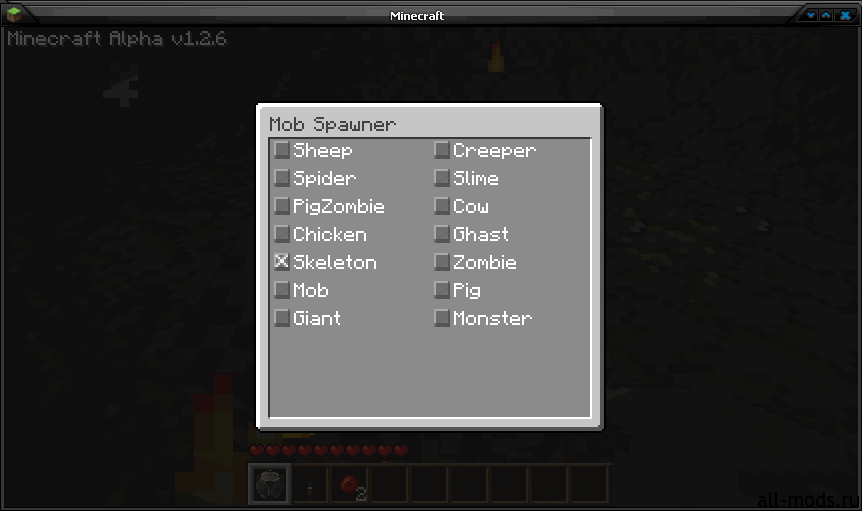Check the generic Mob option
862x511 pixels.
[282, 290]
